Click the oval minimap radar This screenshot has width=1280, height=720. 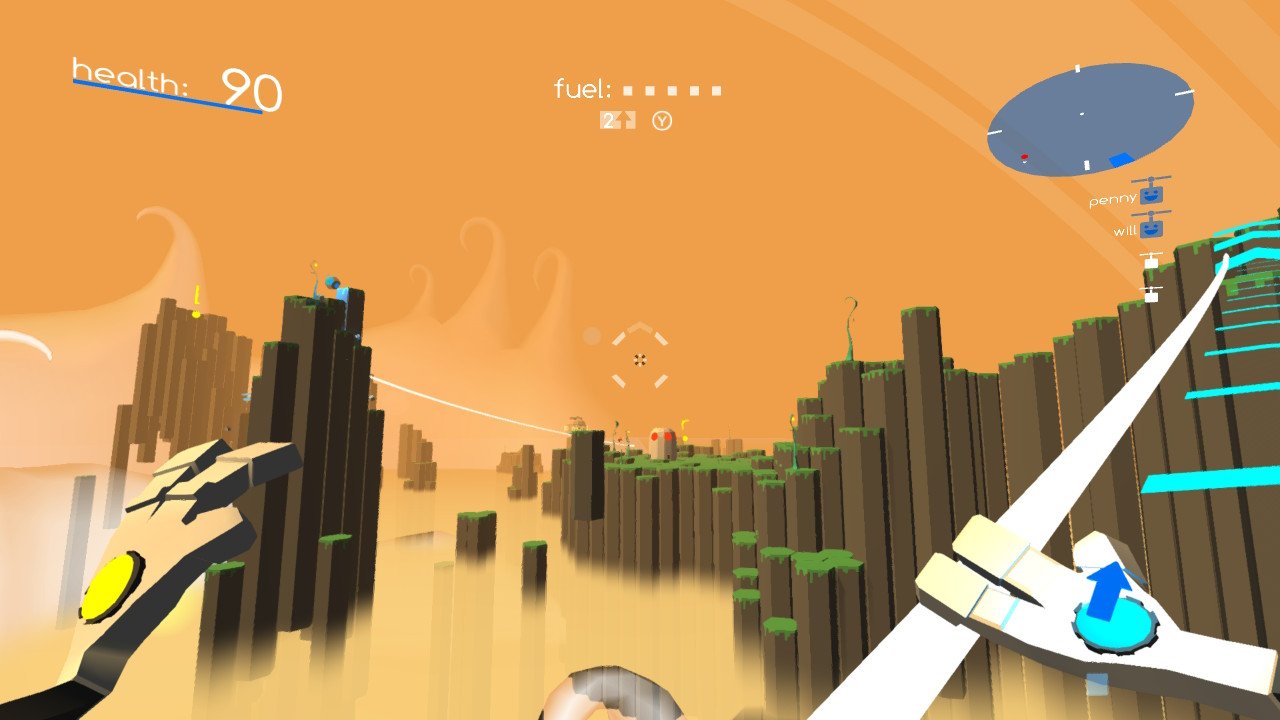point(1089,120)
